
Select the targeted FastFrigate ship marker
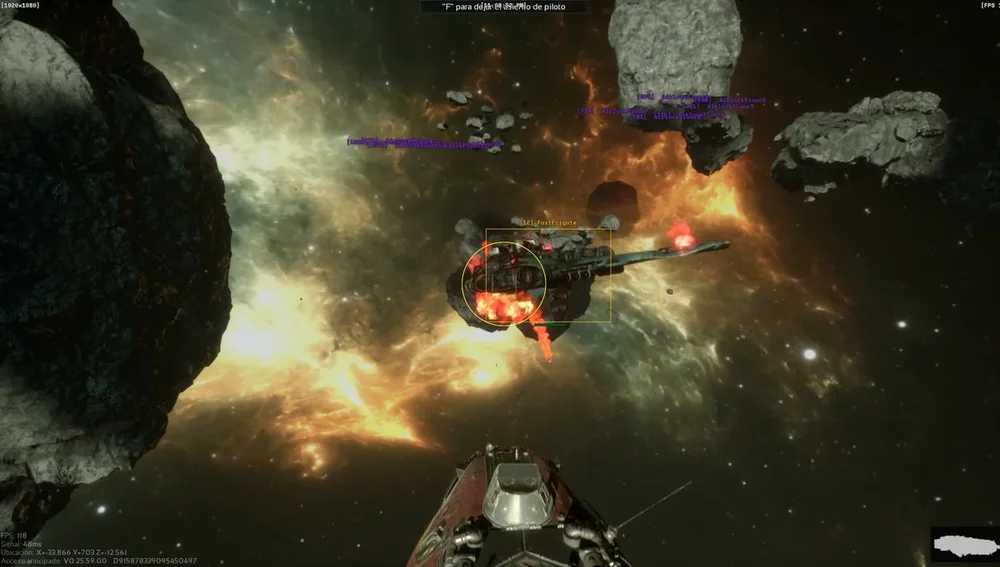click(x=547, y=275)
